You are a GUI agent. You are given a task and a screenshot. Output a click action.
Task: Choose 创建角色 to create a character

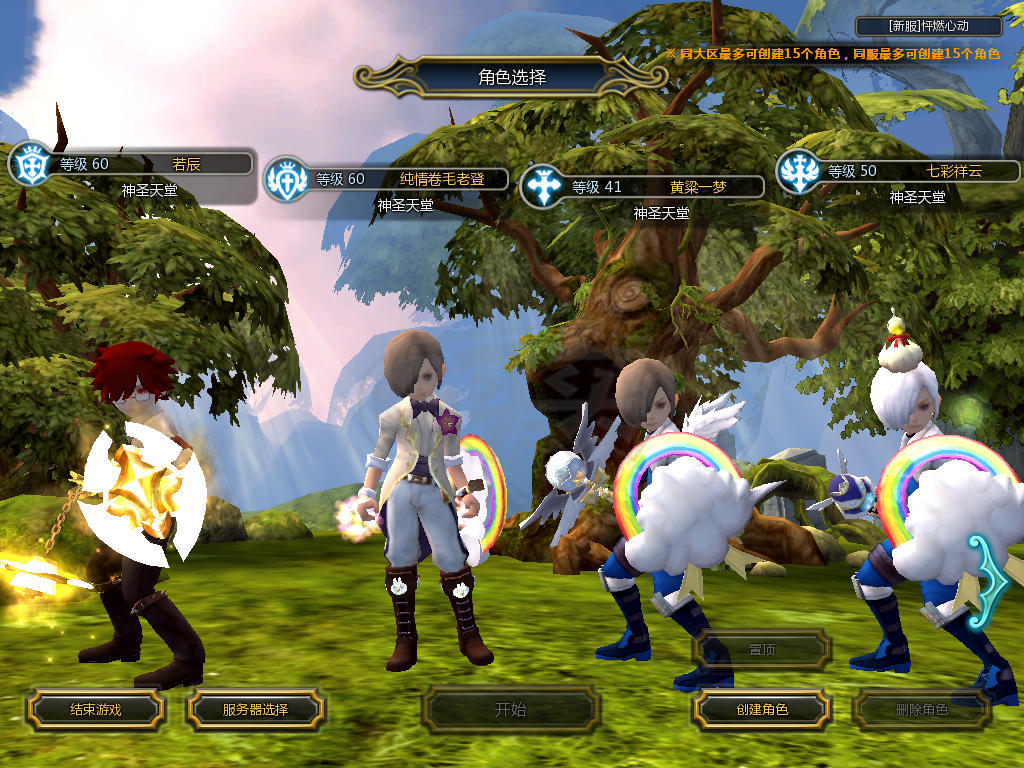coord(761,710)
